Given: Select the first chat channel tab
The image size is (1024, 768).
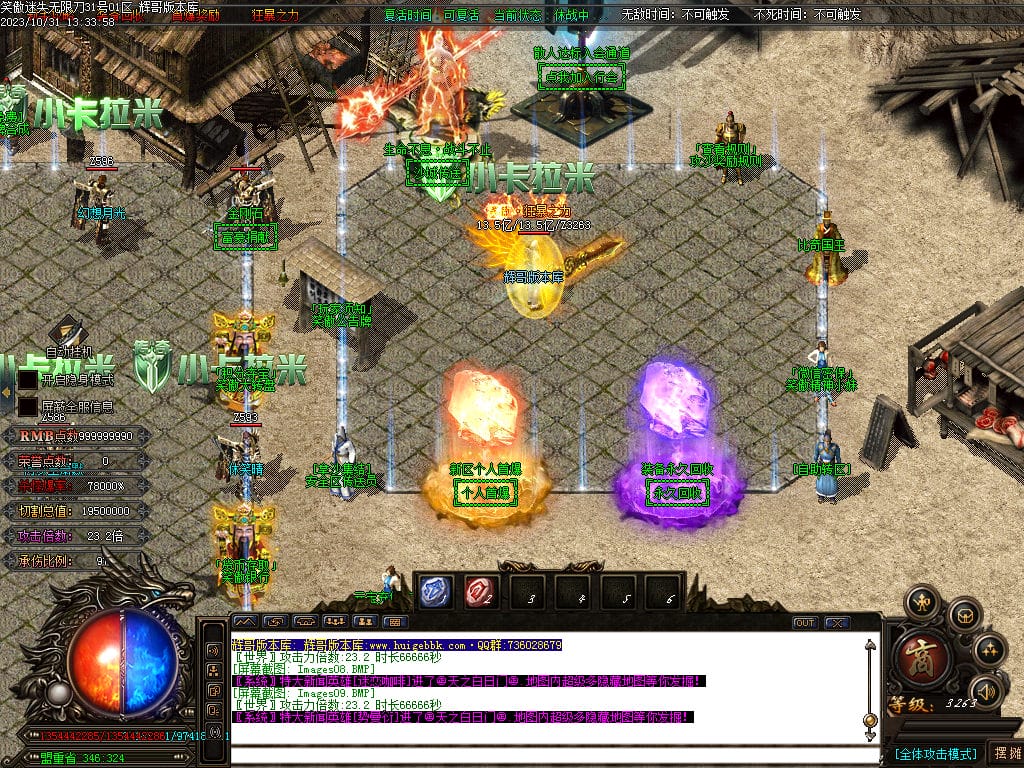Looking at the screenshot, I should pos(244,622).
